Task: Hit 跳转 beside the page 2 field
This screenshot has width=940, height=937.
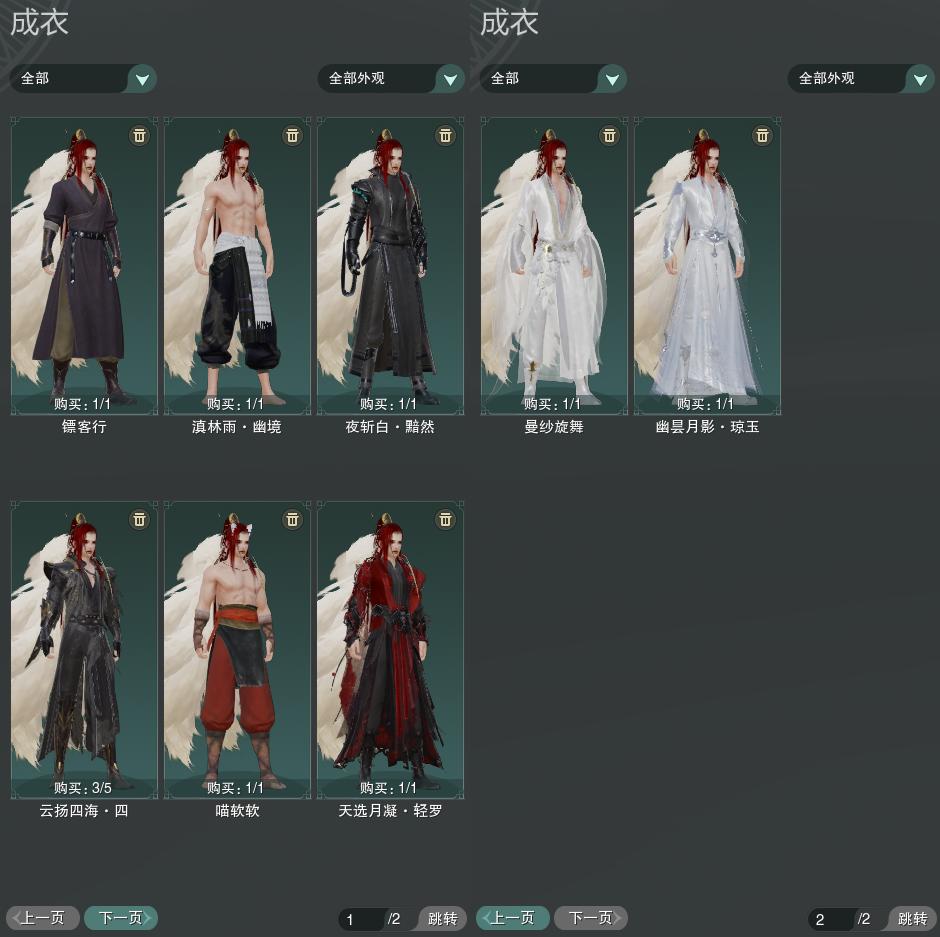Action: [x=911, y=919]
